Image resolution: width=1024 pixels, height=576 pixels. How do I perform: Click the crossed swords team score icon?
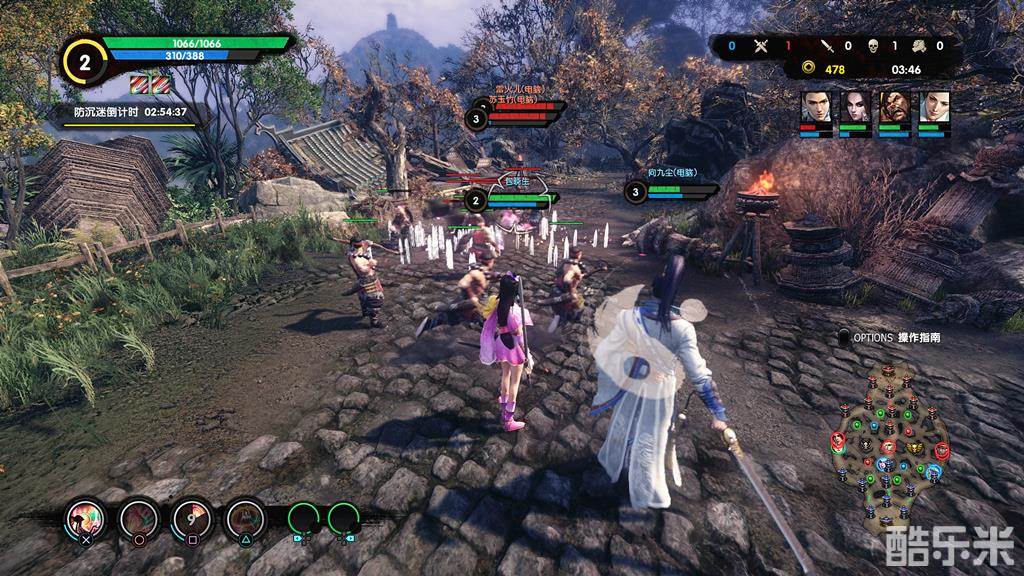click(760, 46)
